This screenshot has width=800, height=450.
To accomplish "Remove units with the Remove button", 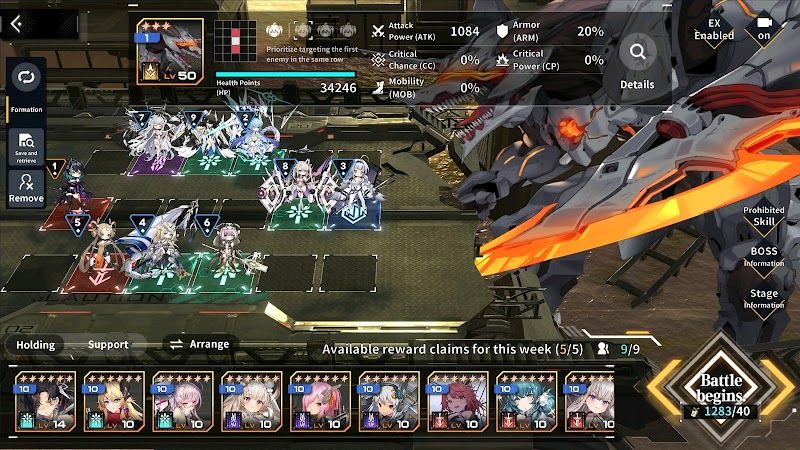I will (26, 187).
